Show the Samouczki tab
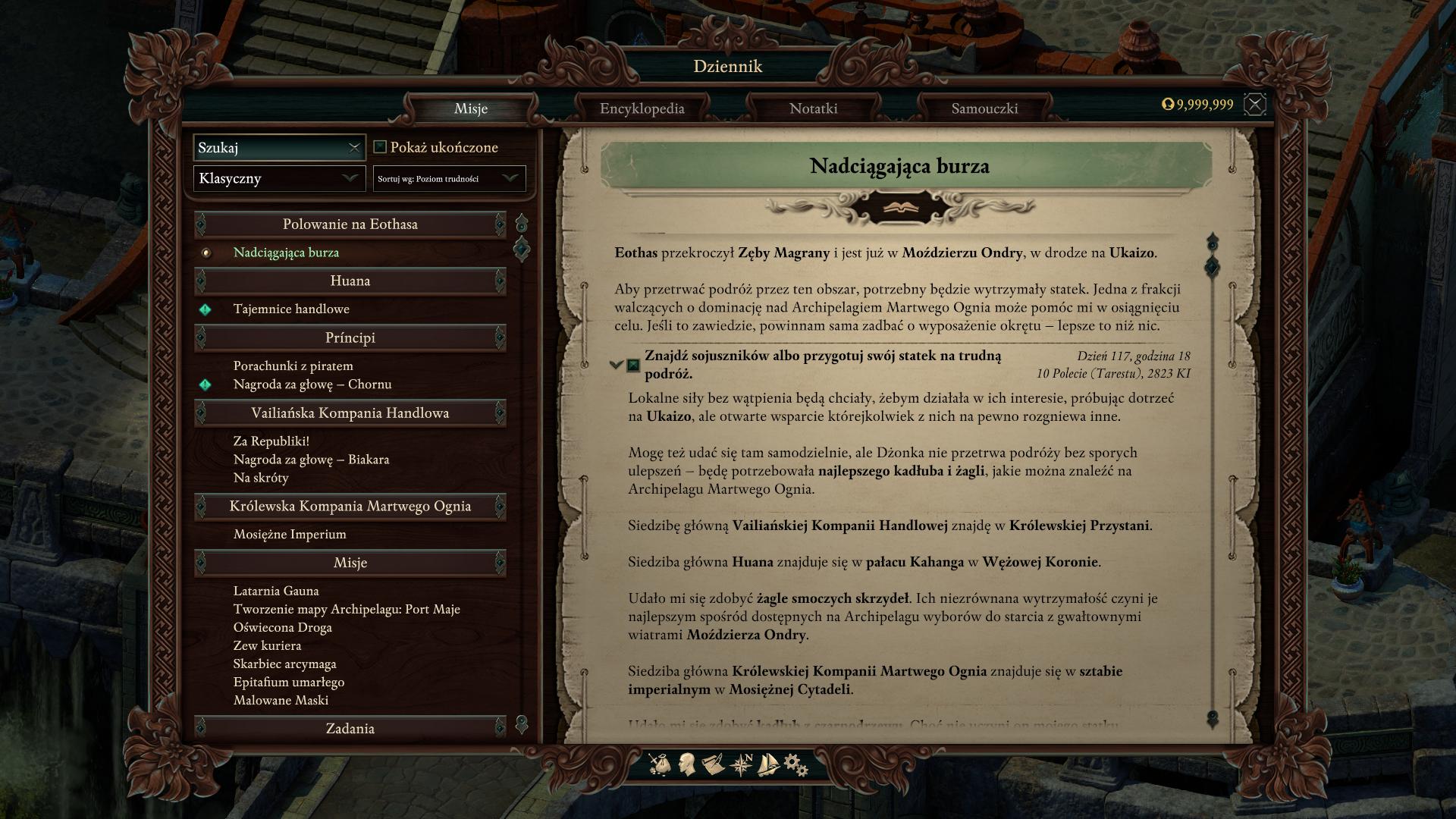 click(x=984, y=108)
